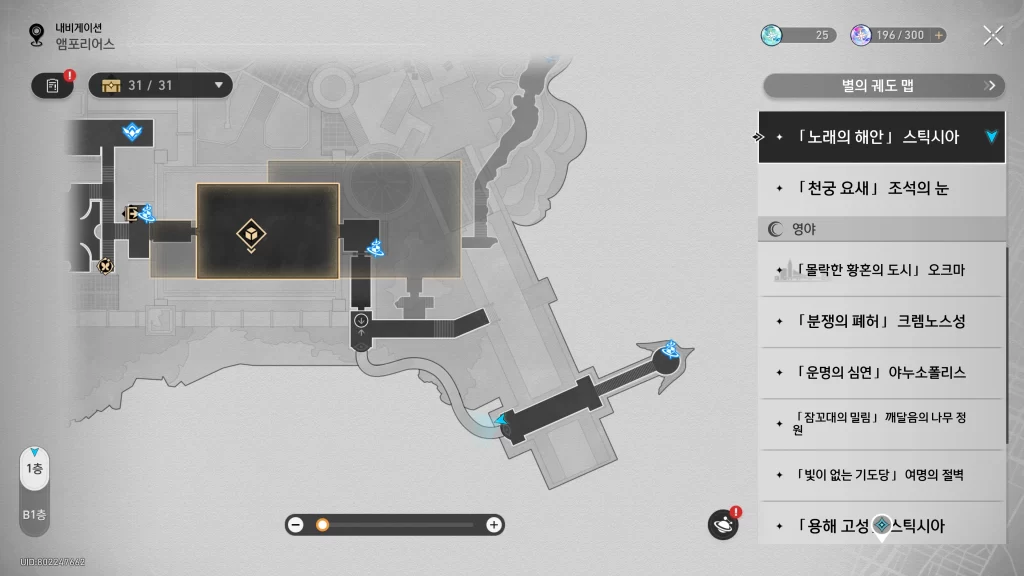The width and height of the screenshot is (1024, 576).
Task: Select 「몰락한 황혼의 도시」 오크마 area
Action: click(x=881, y=270)
